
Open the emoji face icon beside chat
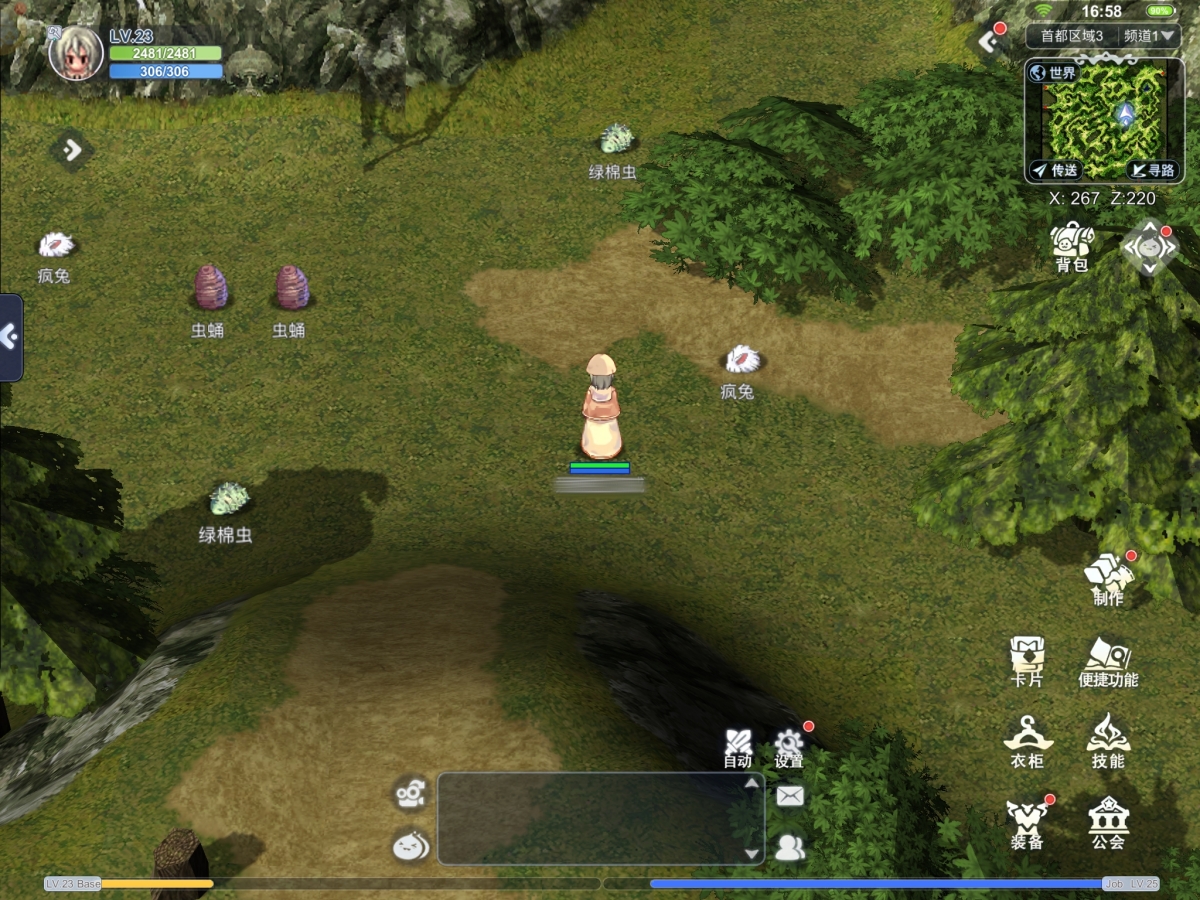[411, 847]
